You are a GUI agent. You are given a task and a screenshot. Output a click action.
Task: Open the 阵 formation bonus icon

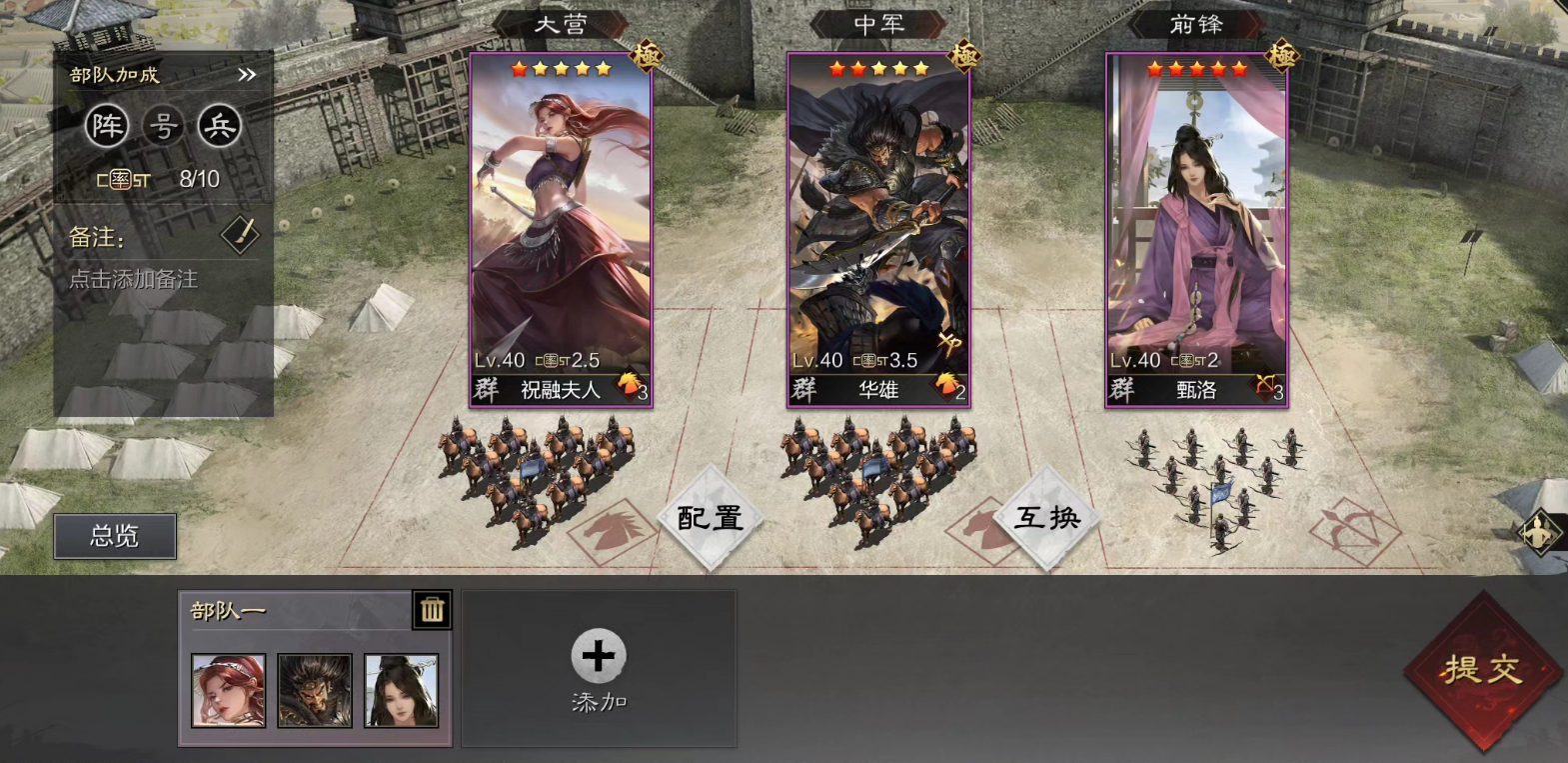click(x=107, y=126)
